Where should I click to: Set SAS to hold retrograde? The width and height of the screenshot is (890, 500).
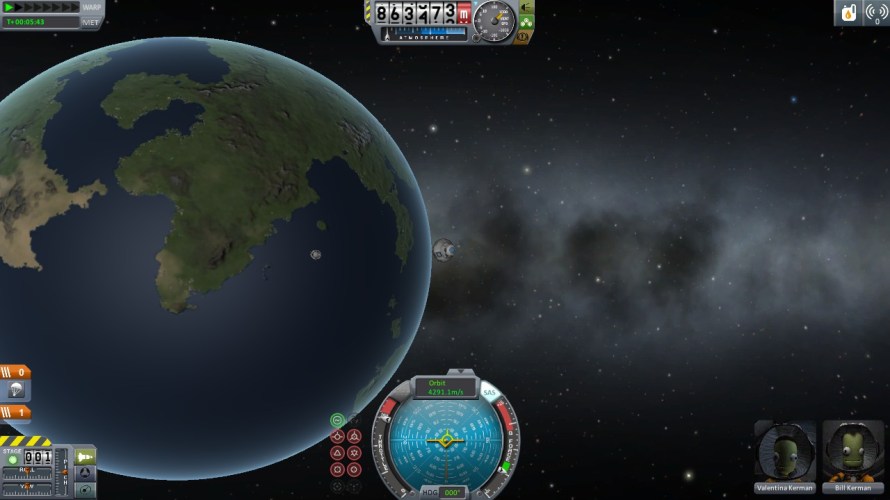click(x=354, y=436)
